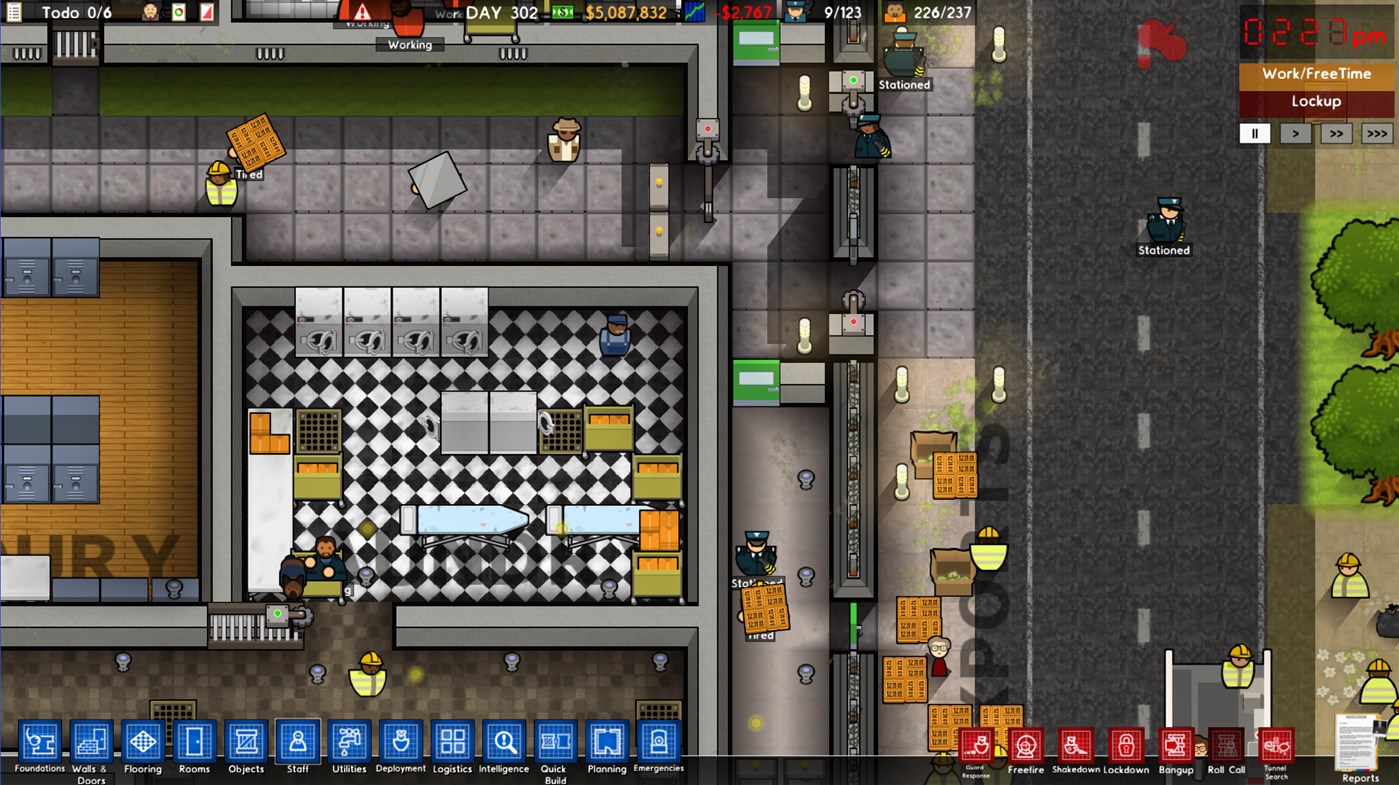Viewport: 1399px width, 785px height.
Task: Open the Objects menu
Action: (x=246, y=742)
